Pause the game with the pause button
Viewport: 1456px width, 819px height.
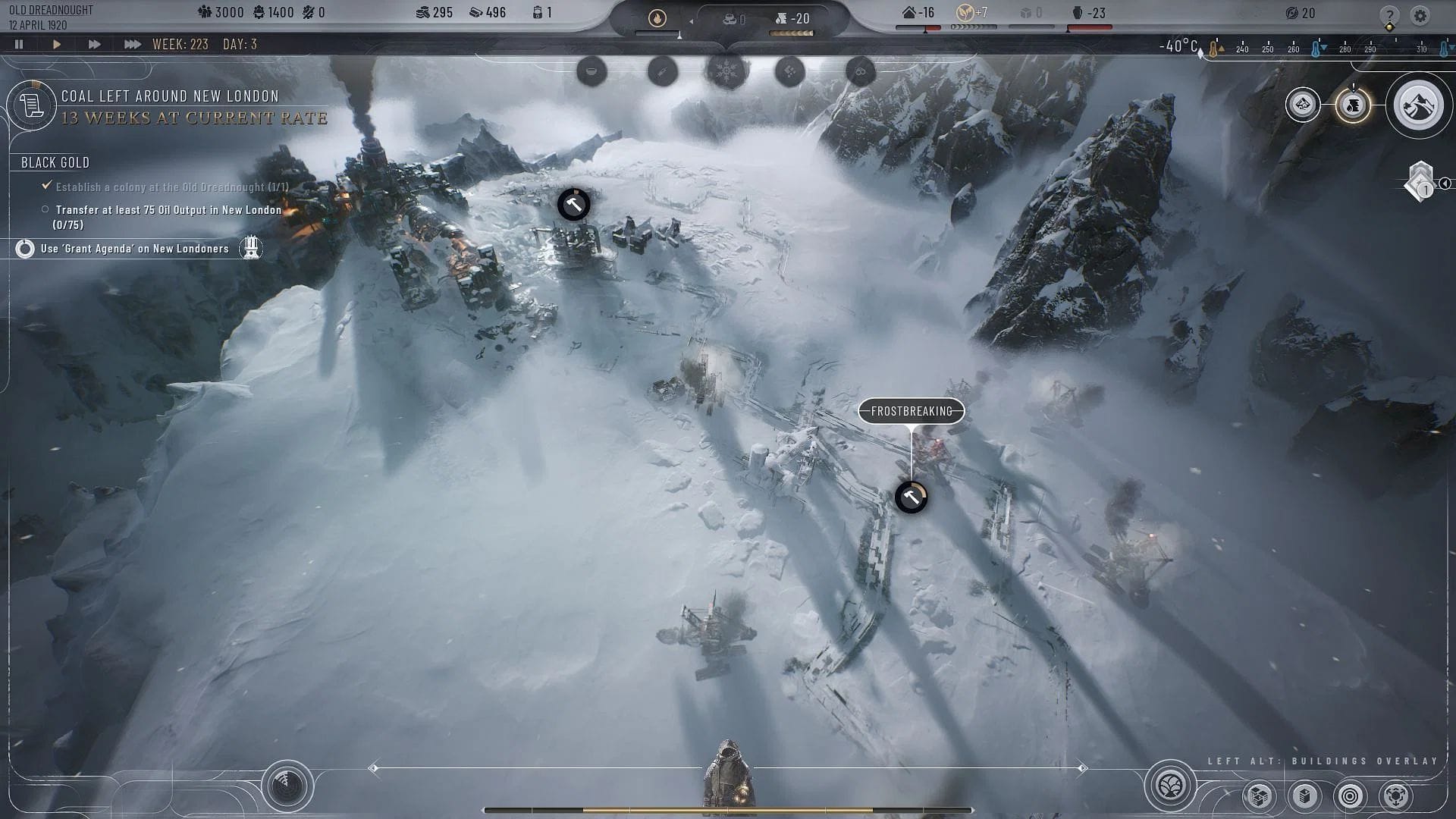[18, 44]
